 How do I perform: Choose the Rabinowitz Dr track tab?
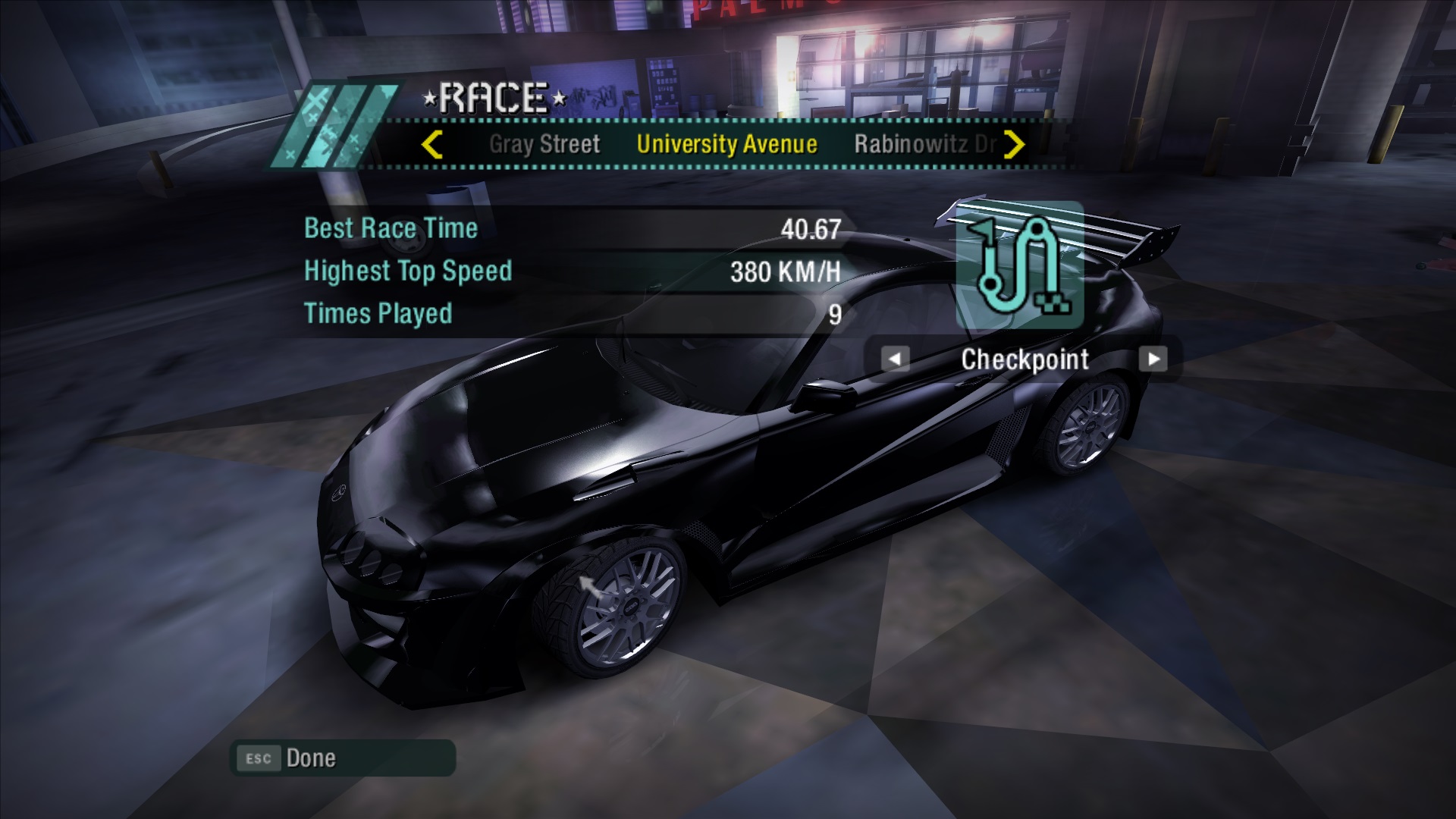(x=924, y=144)
